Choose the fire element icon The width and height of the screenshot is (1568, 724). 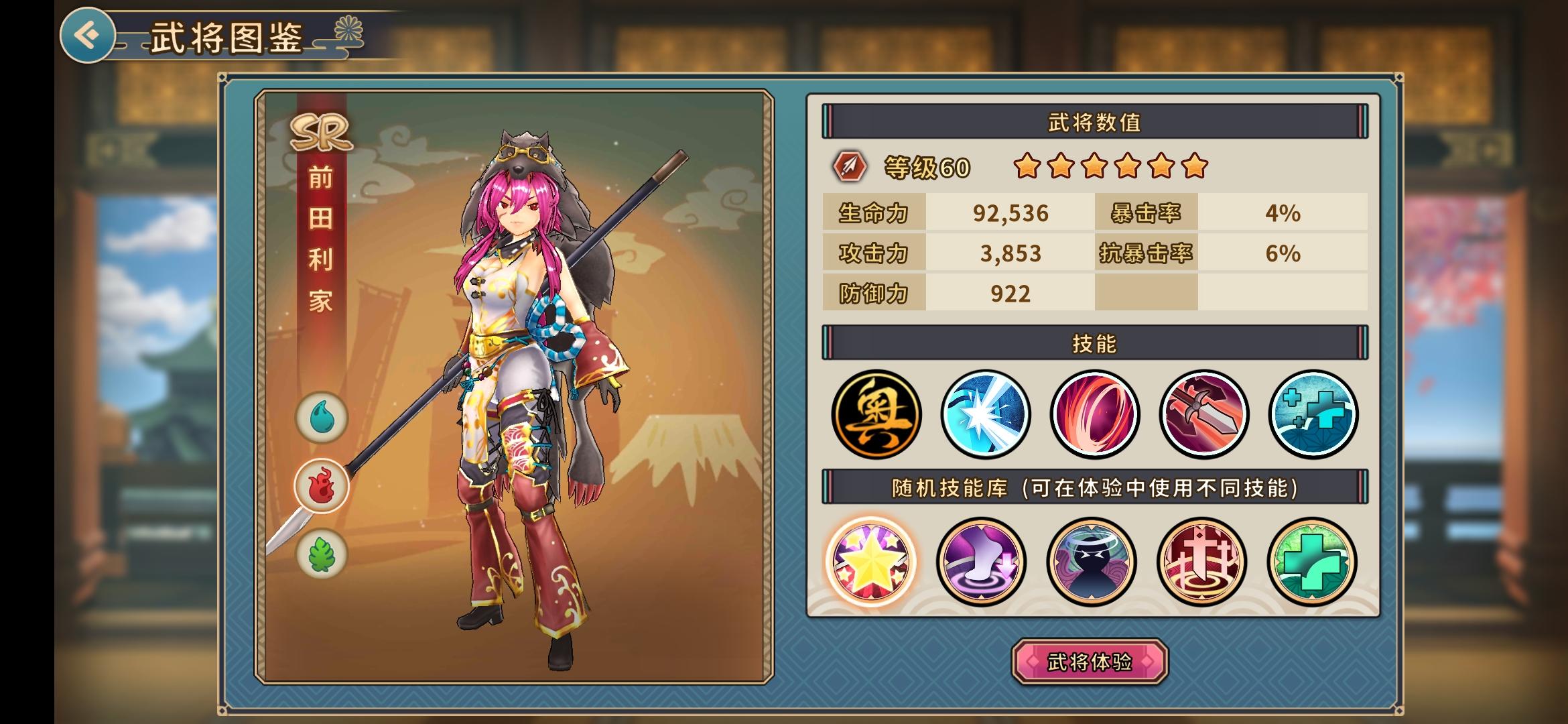pos(322,486)
